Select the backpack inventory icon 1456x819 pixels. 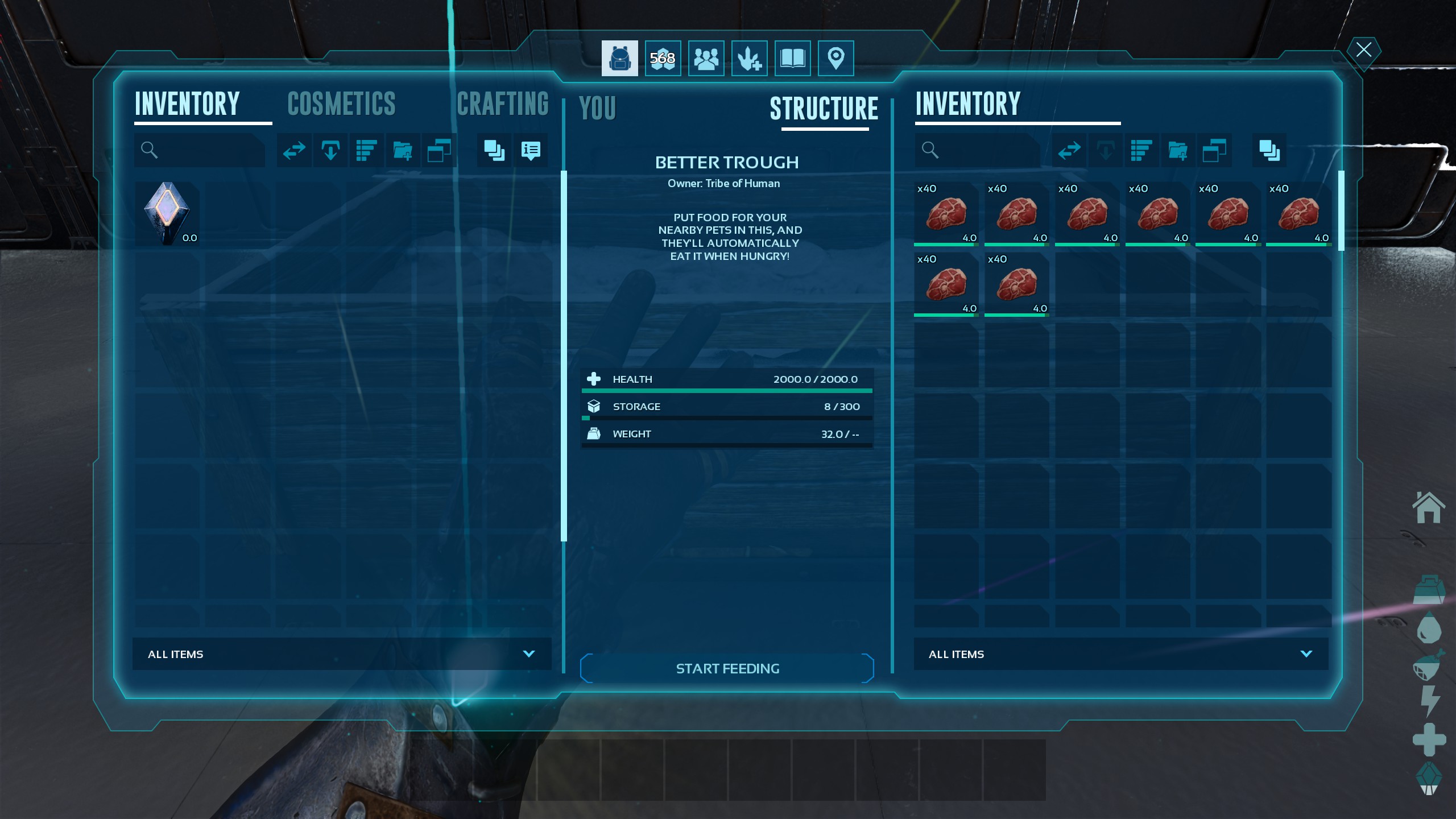click(619, 57)
